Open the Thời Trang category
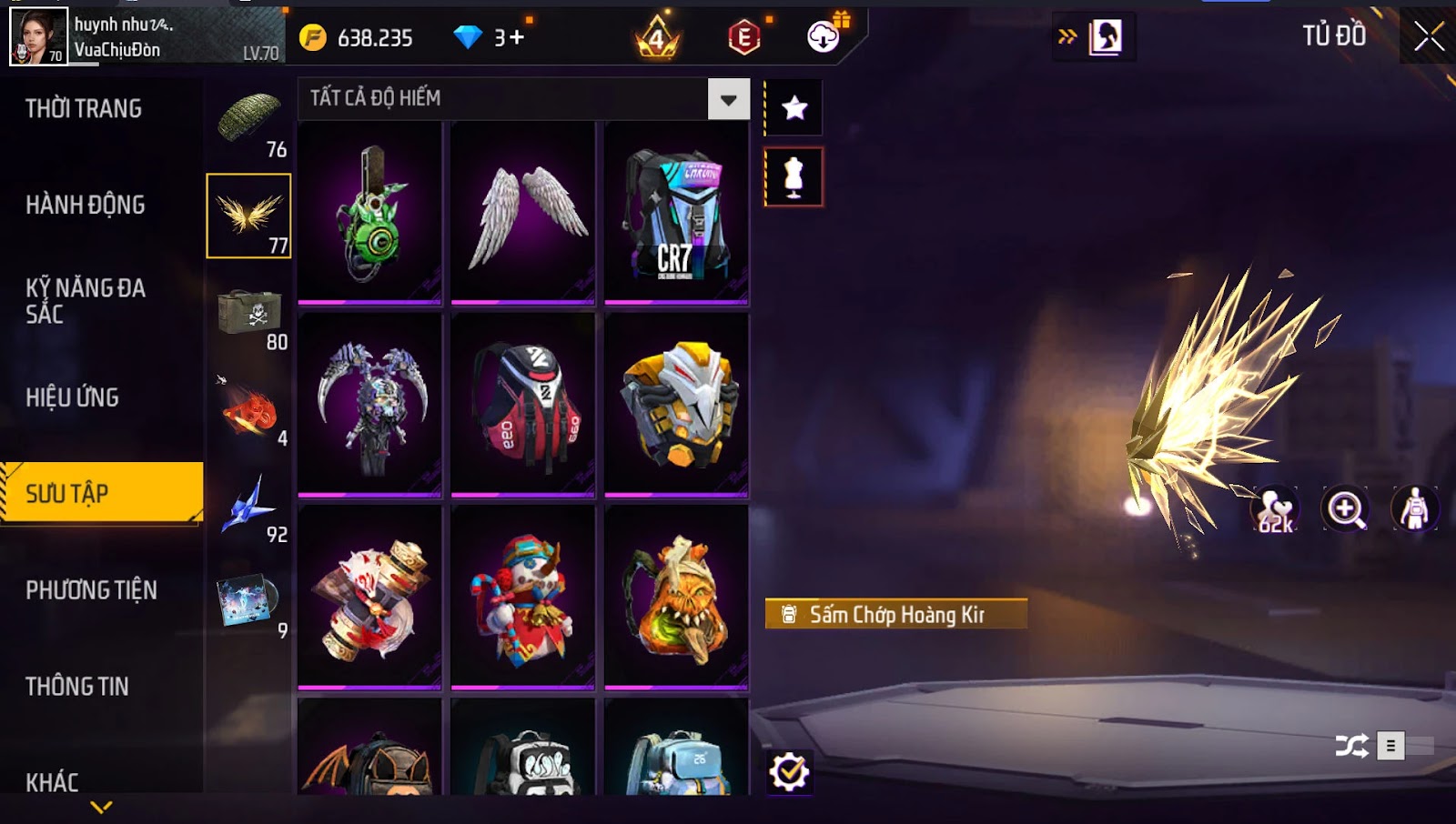1456x824 pixels. (84, 109)
